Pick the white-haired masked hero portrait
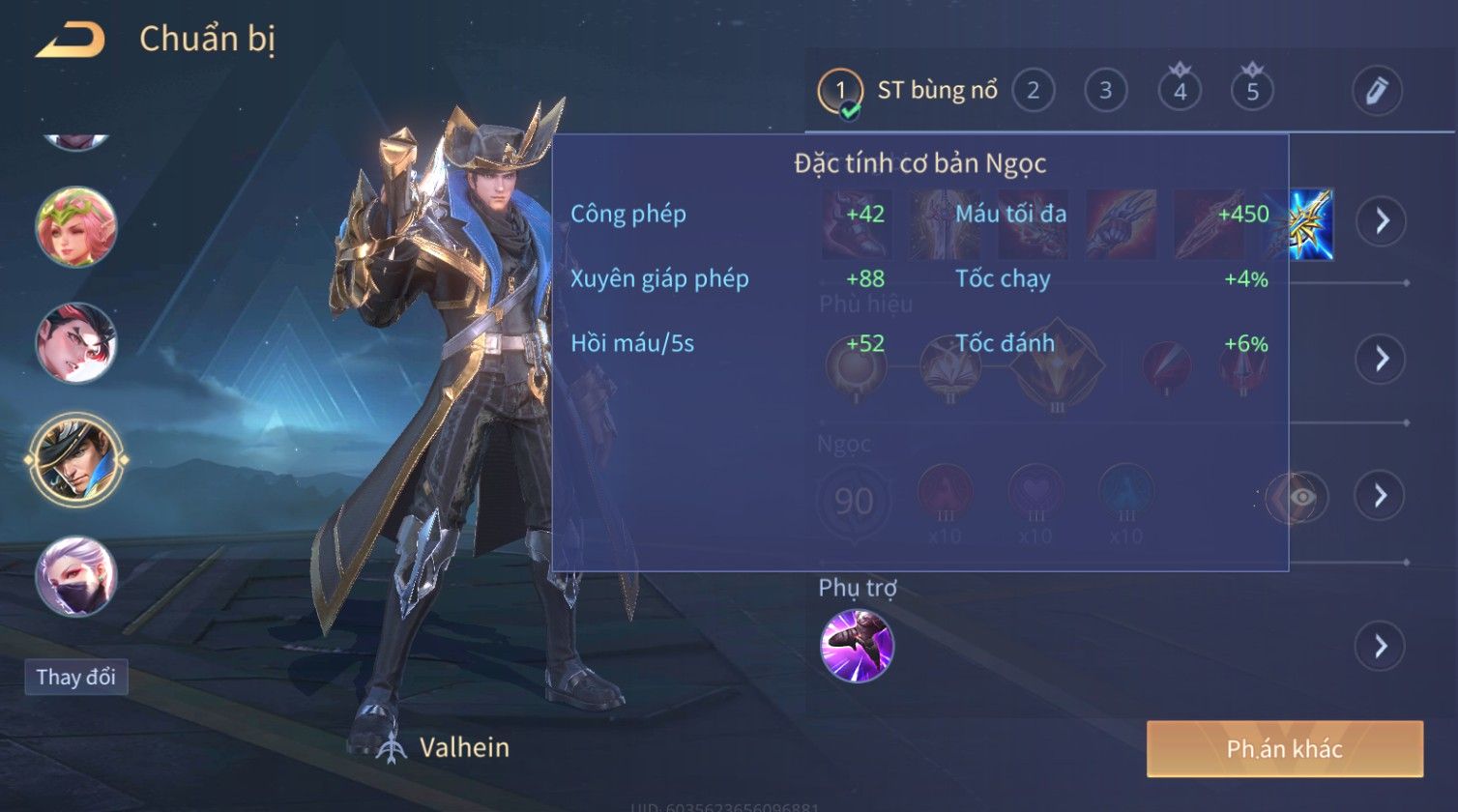 [x=75, y=576]
